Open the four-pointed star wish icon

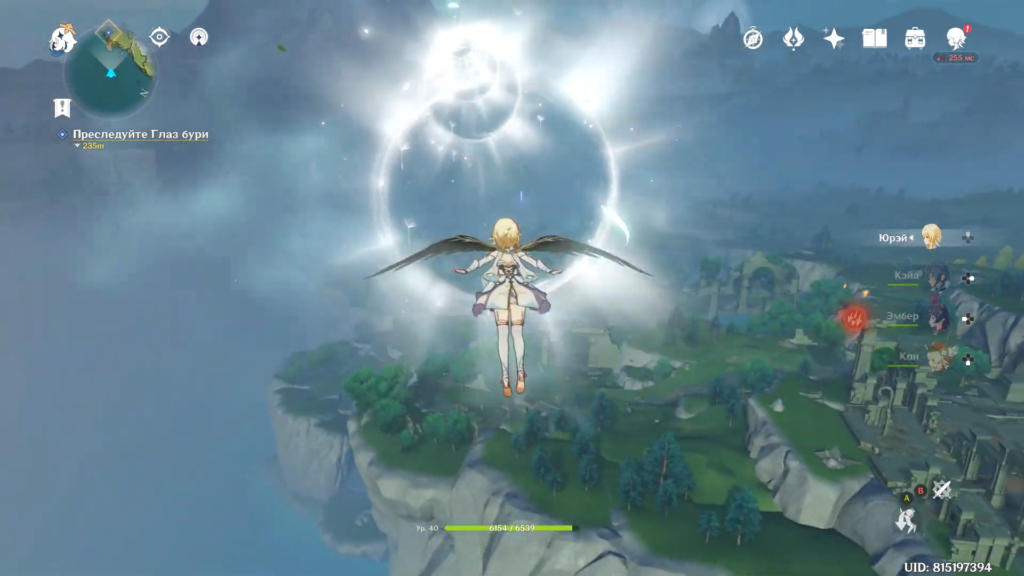click(x=834, y=38)
